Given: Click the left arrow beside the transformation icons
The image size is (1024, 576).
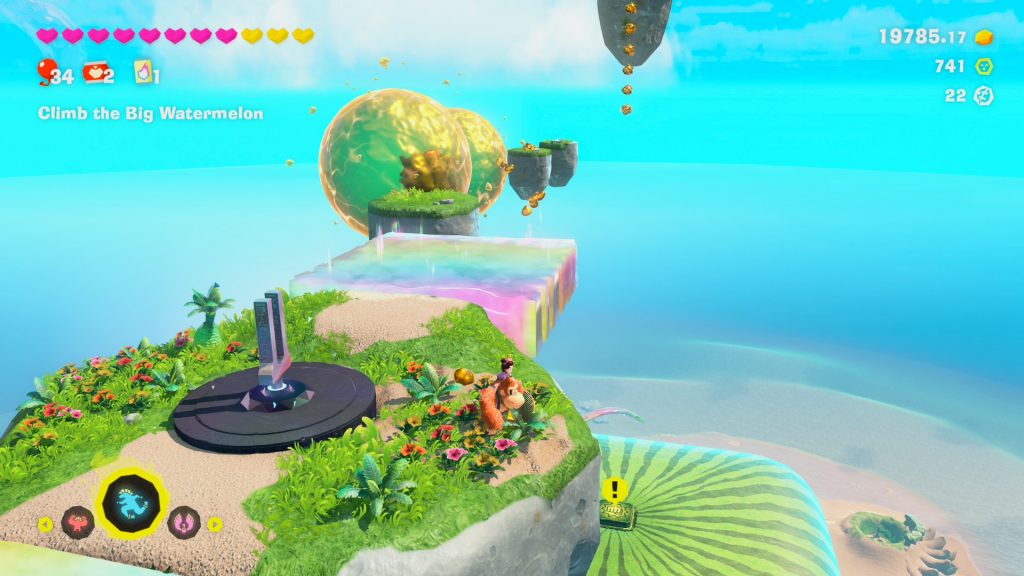Looking at the screenshot, I should 45,523.
